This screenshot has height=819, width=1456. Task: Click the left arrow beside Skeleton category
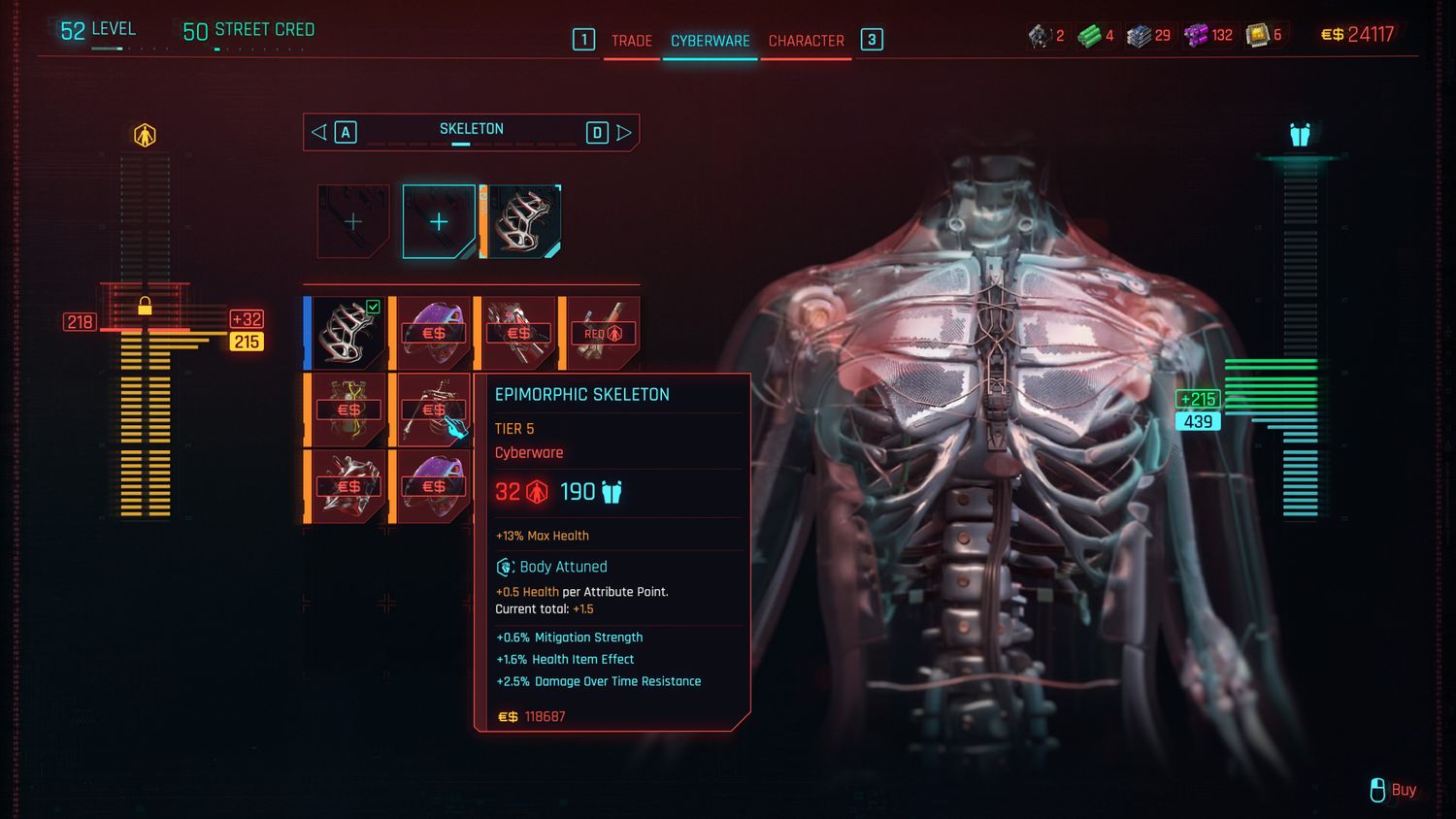click(x=319, y=132)
